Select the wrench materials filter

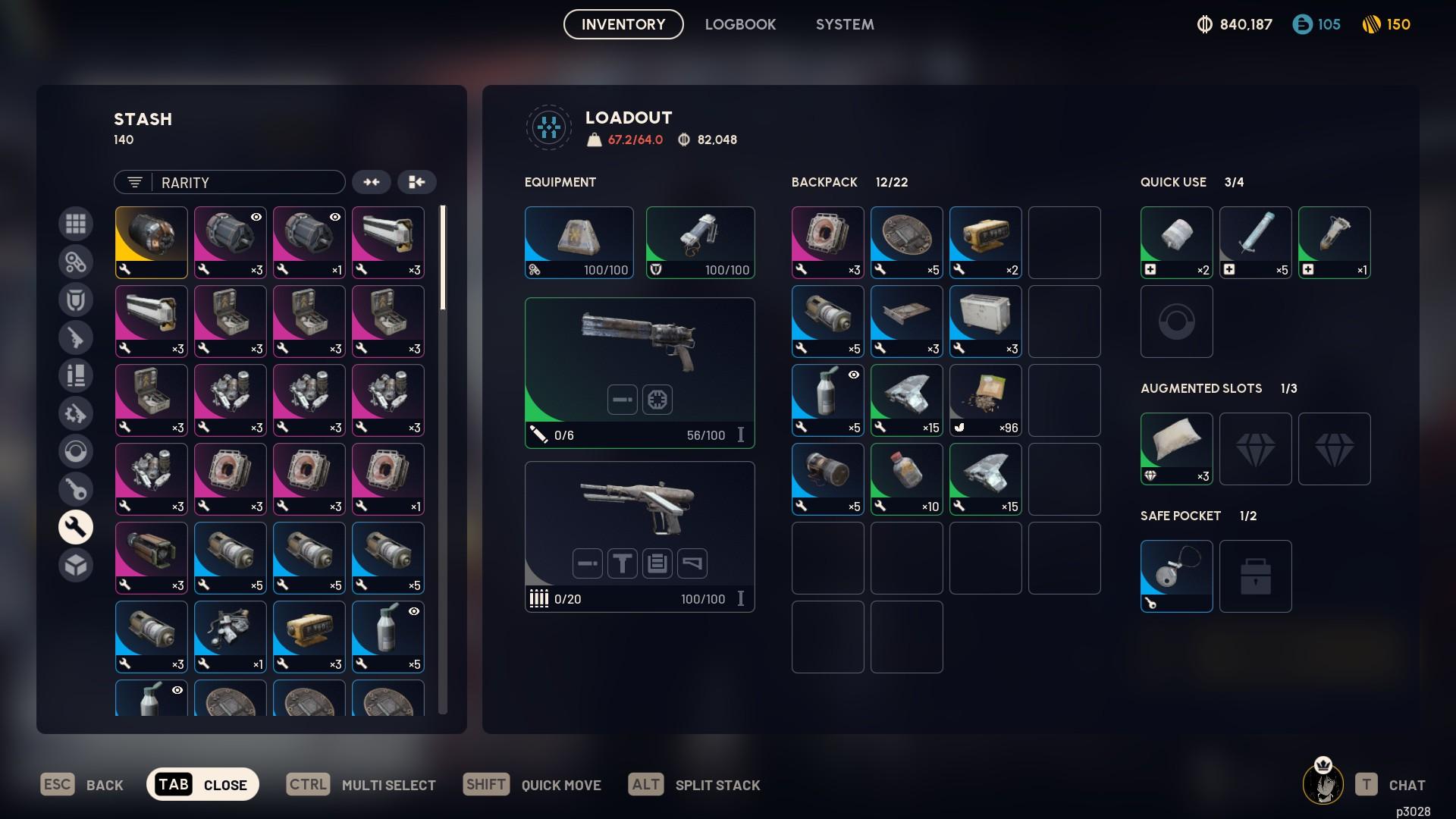[76, 527]
